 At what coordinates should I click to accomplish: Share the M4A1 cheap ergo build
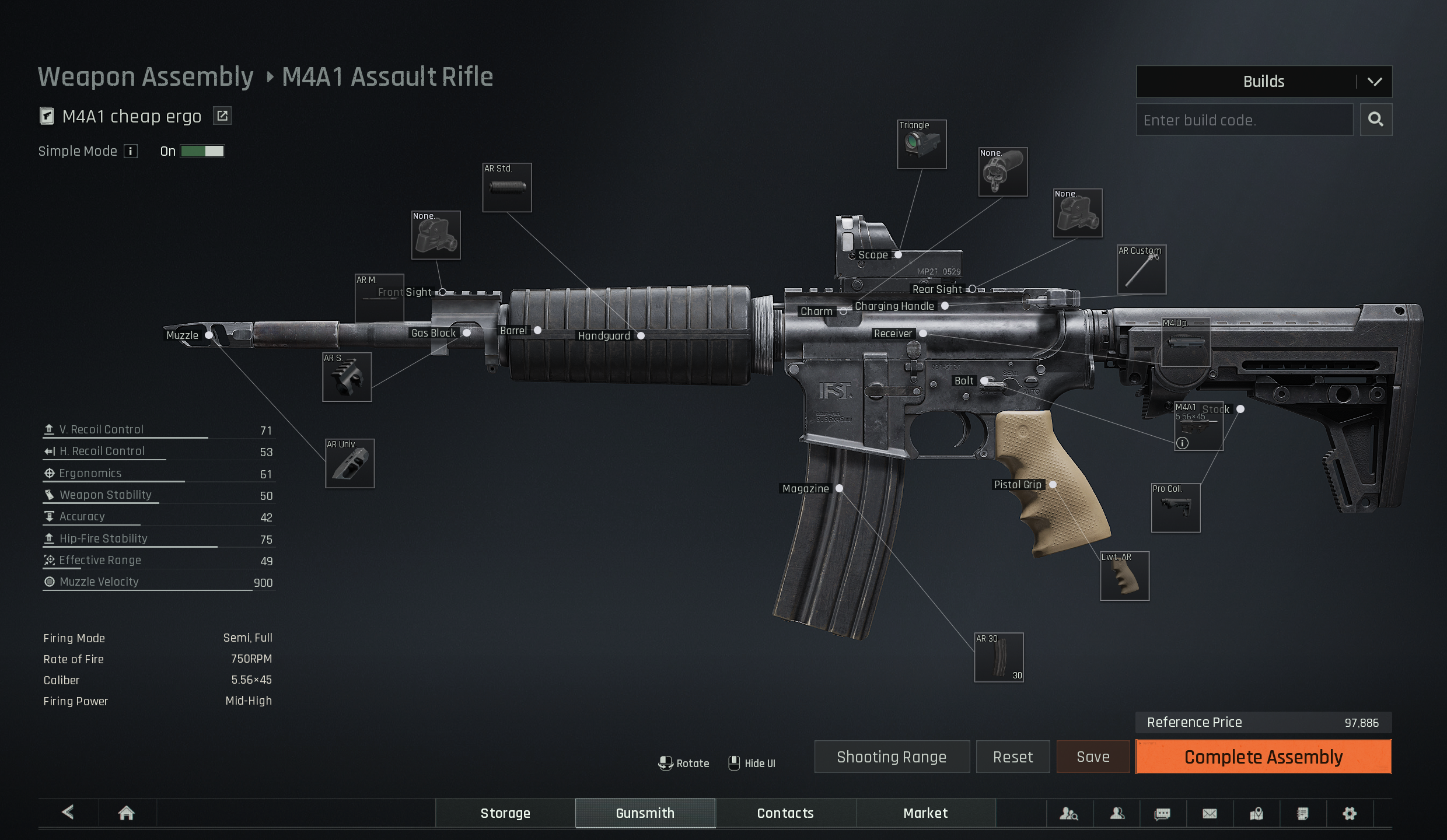pos(222,116)
